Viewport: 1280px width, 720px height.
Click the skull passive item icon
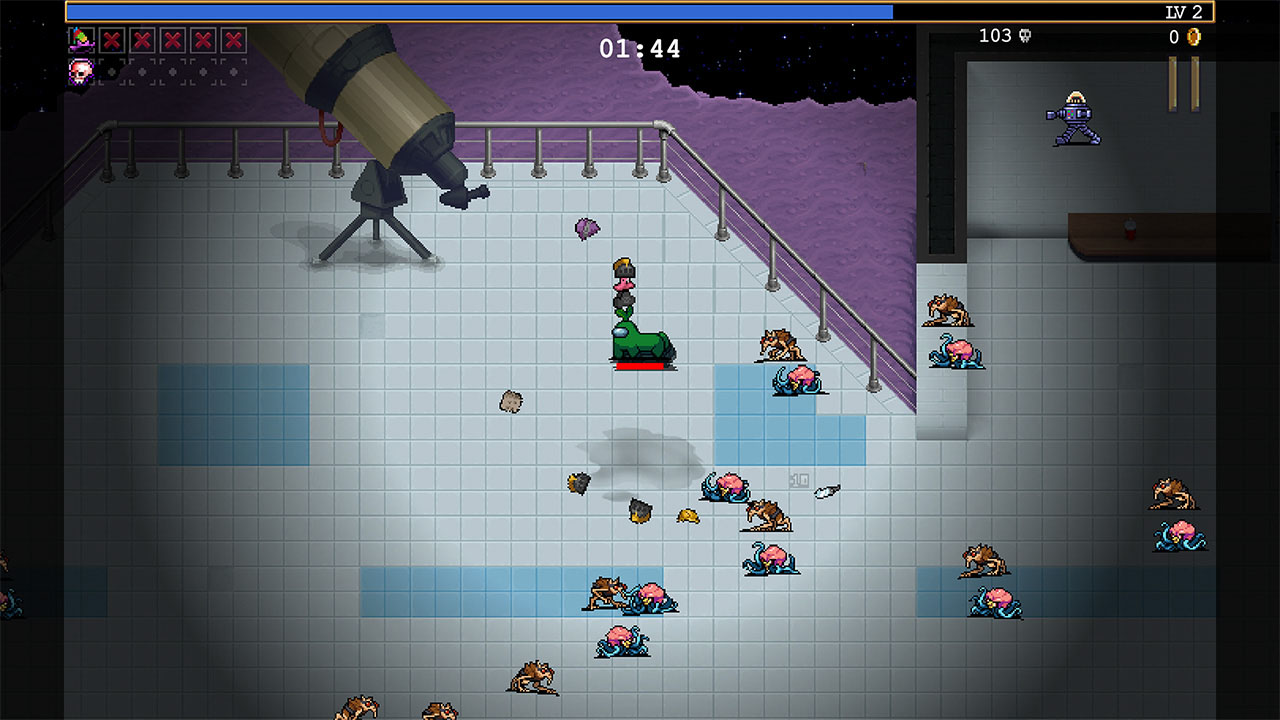pyautogui.click(x=82, y=72)
